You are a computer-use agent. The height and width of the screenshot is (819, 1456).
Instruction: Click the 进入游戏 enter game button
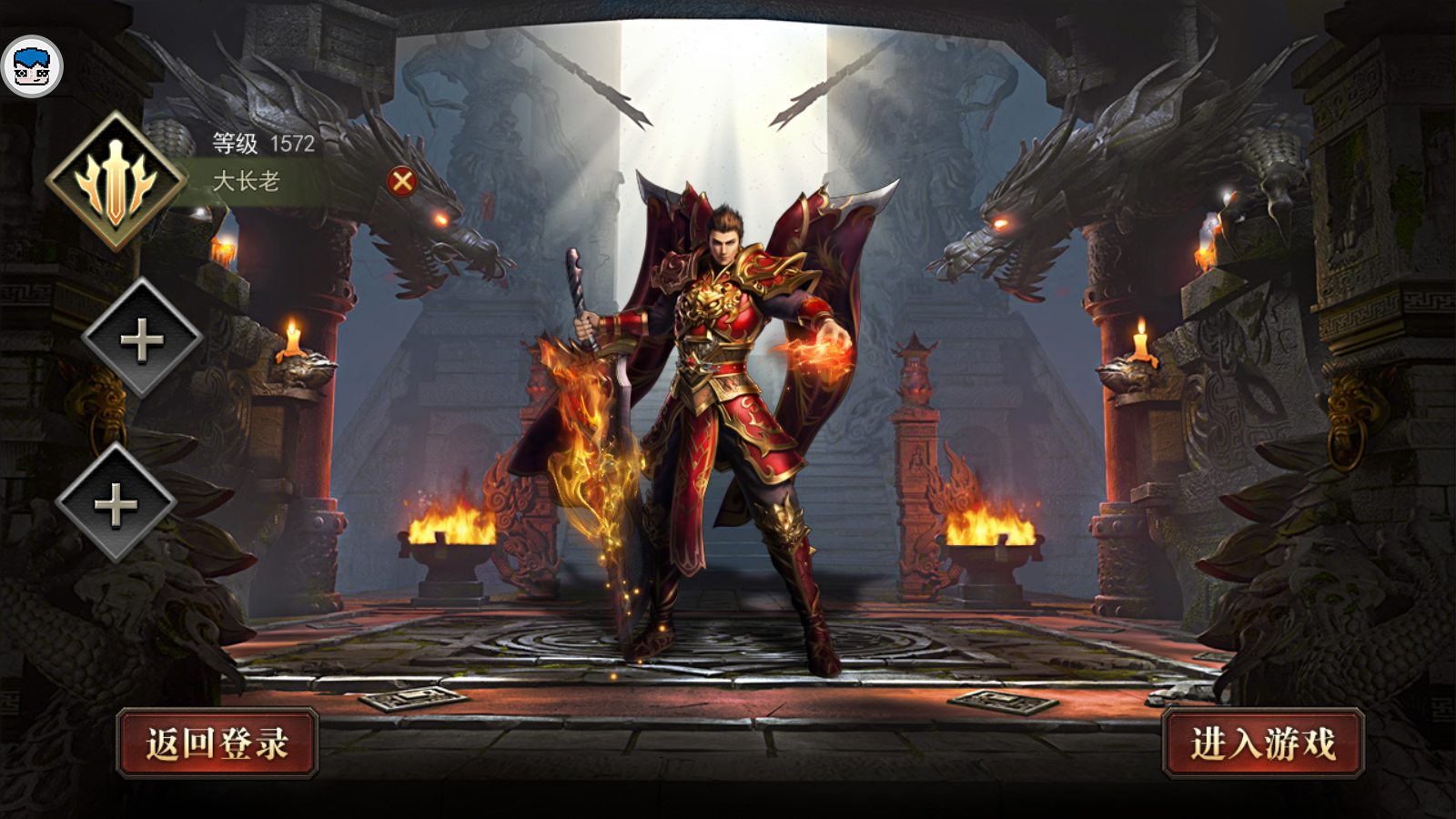[x=1263, y=743]
